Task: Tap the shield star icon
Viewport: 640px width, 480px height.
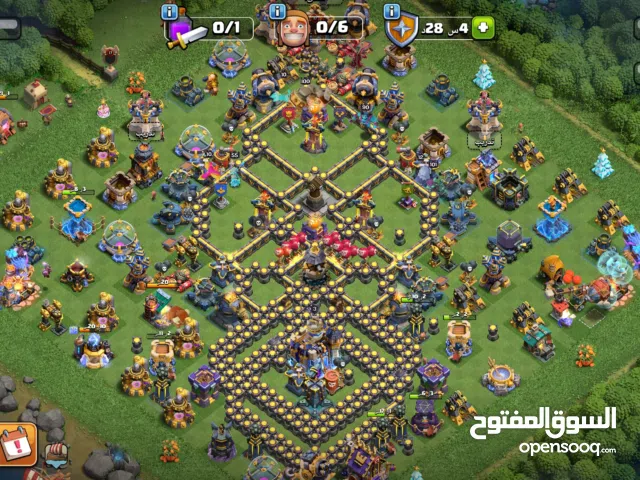Action: click(x=400, y=30)
